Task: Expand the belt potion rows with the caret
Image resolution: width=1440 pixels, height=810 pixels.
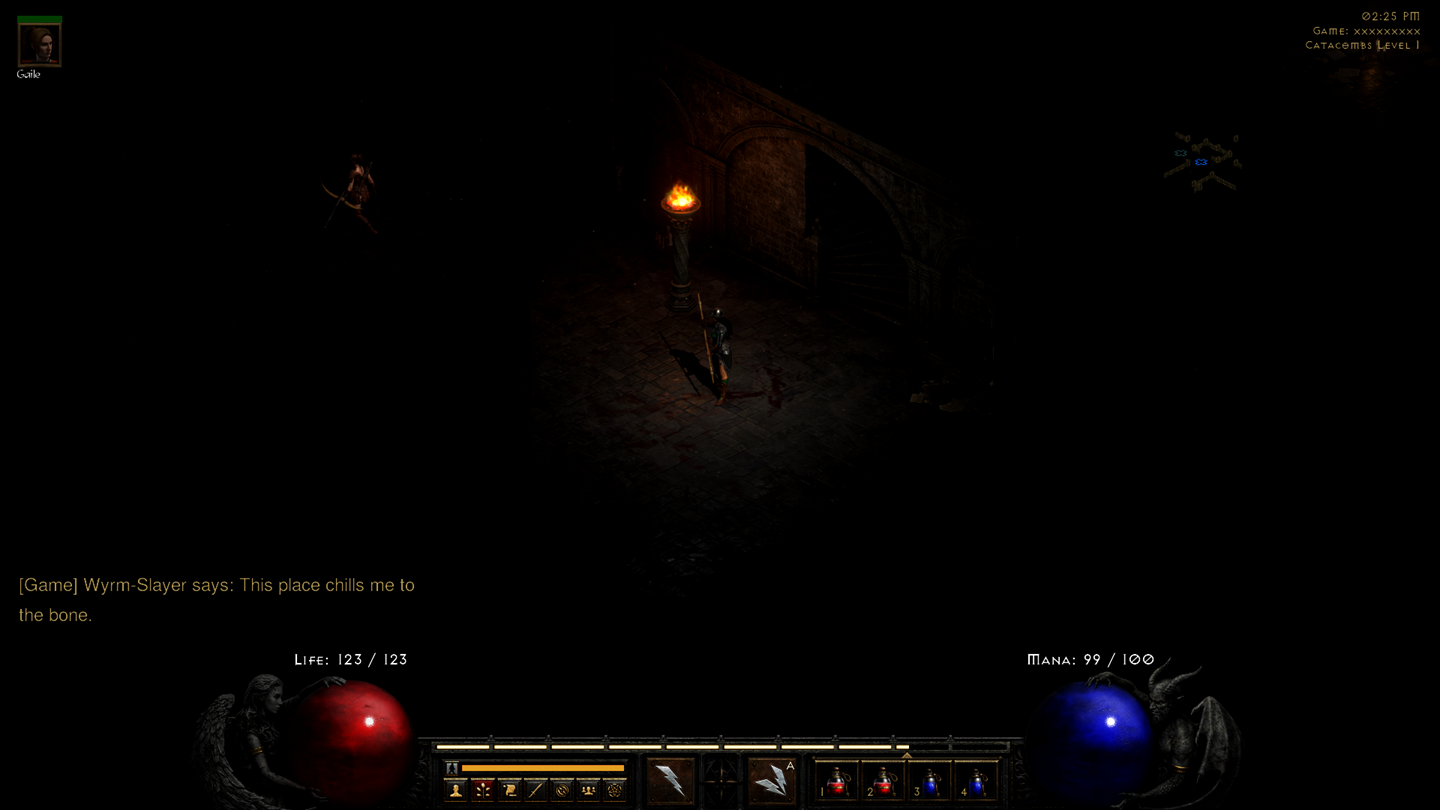Action: (908, 756)
